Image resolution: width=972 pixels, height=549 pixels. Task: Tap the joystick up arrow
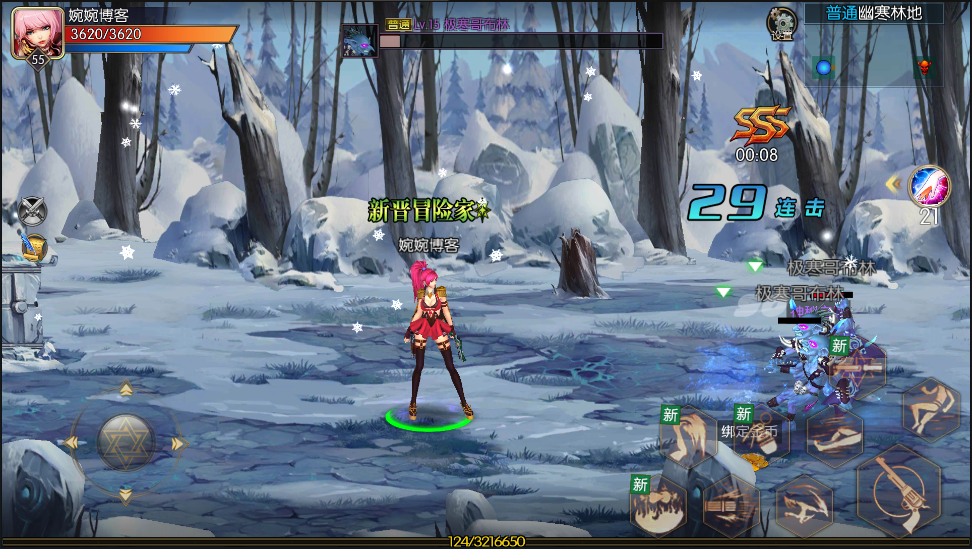pyautogui.click(x=126, y=391)
